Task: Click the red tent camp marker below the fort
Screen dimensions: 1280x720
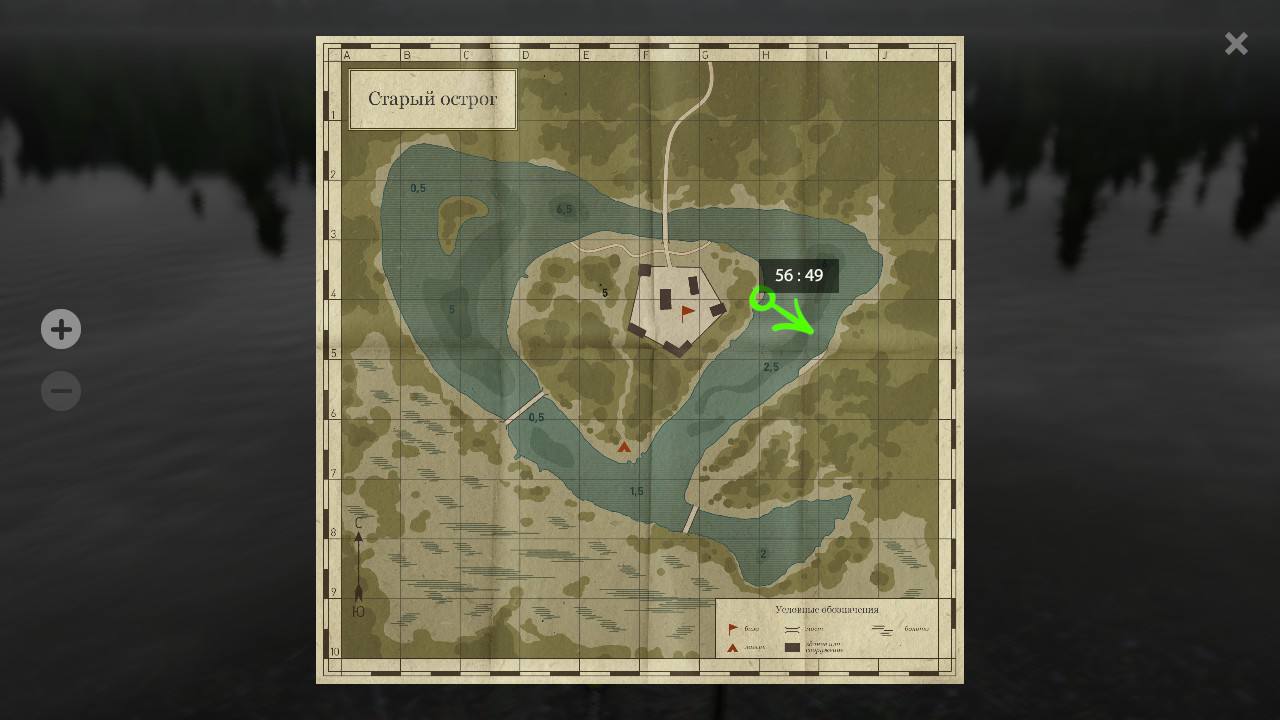Action: click(x=625, y=446)
